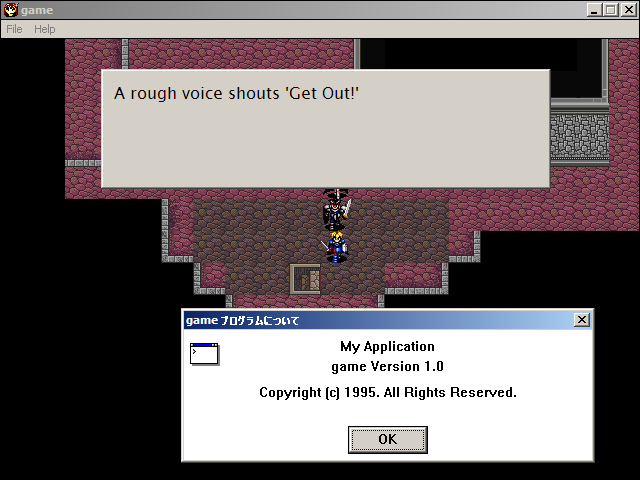Maximize the game window

tap(610, 10)
